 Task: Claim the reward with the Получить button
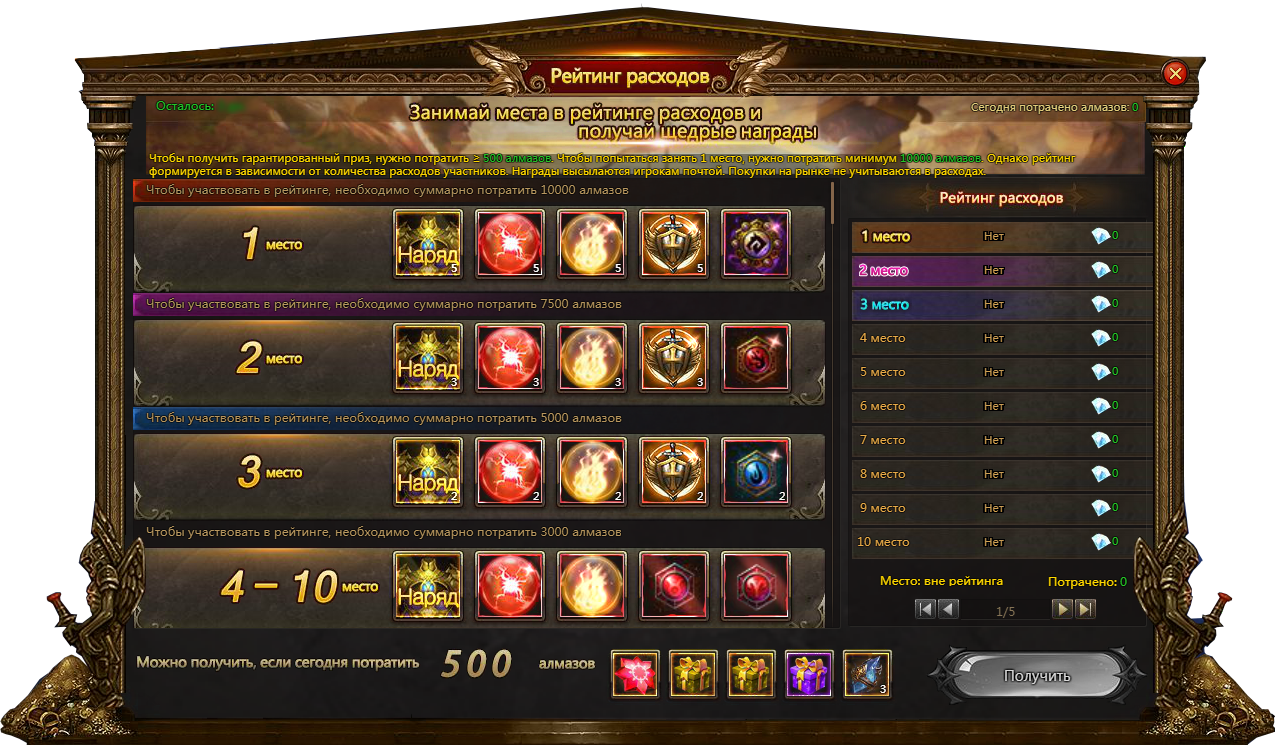pos(1036,676)
